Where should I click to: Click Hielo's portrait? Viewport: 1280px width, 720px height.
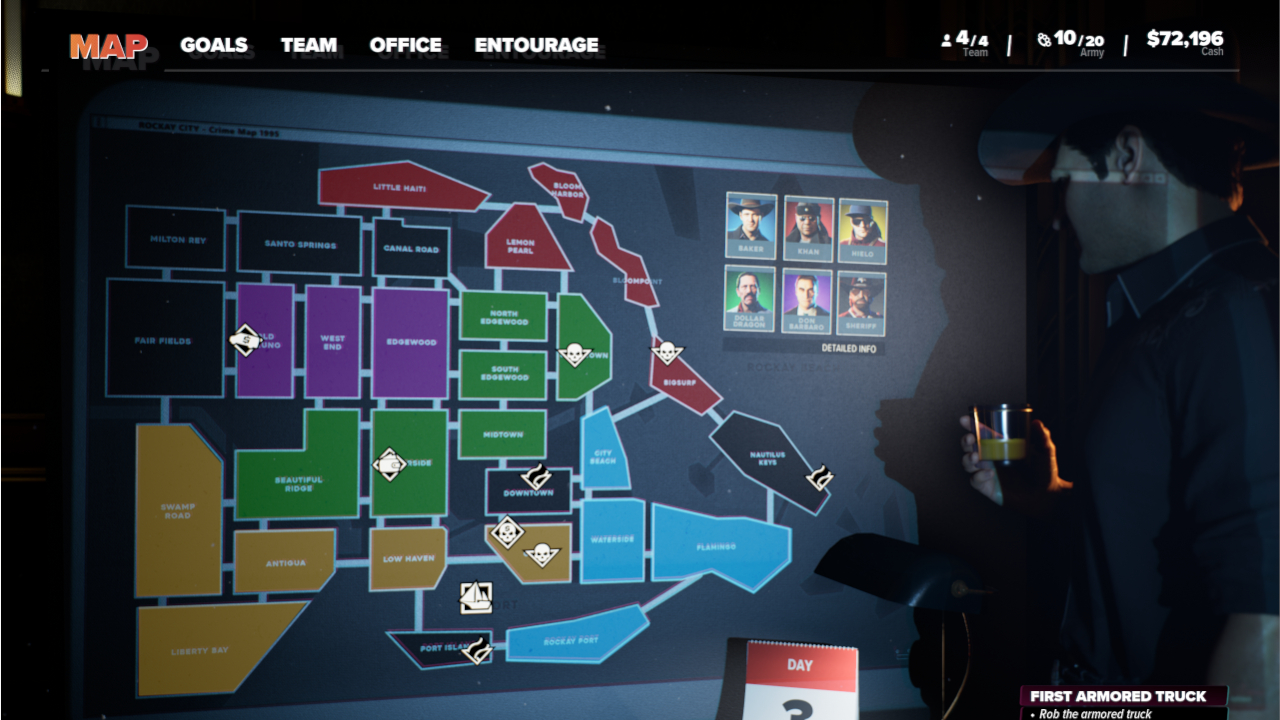point(862,230)
